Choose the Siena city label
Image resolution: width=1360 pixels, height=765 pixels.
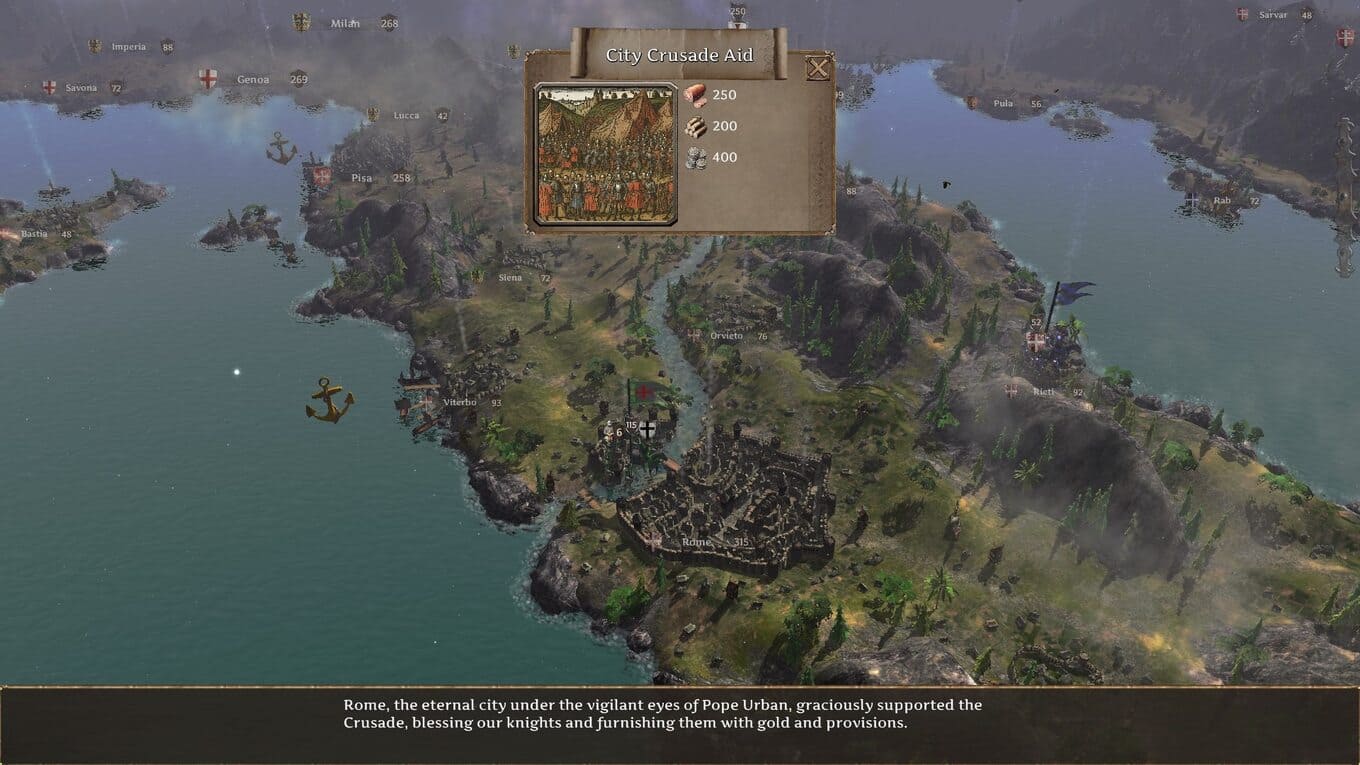click(x=511, y=278)
